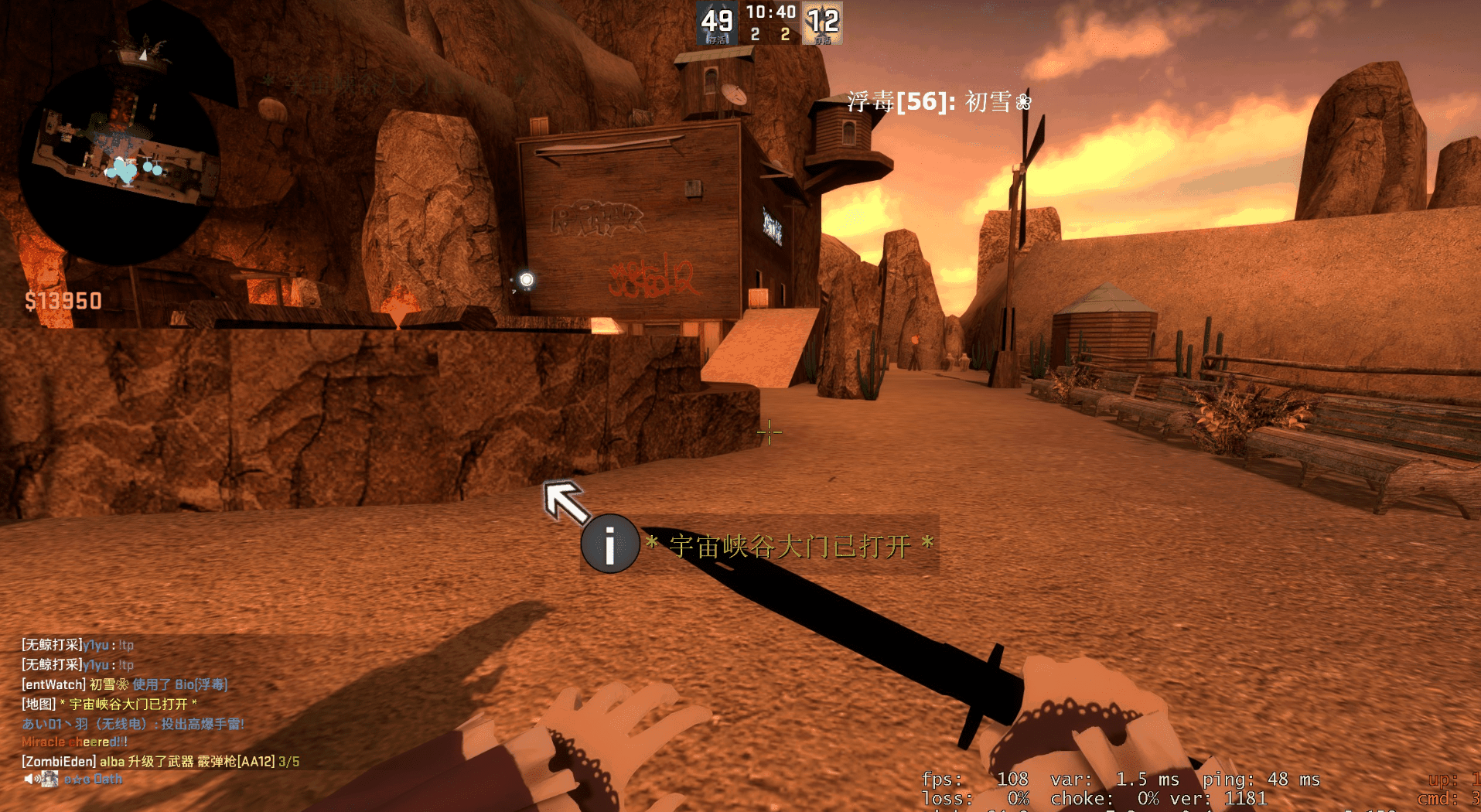This screenshot has height=812, width=1481.
Task: Select the voice chat speaker icon
Action: pyautogui.click(x=31, y=779)
